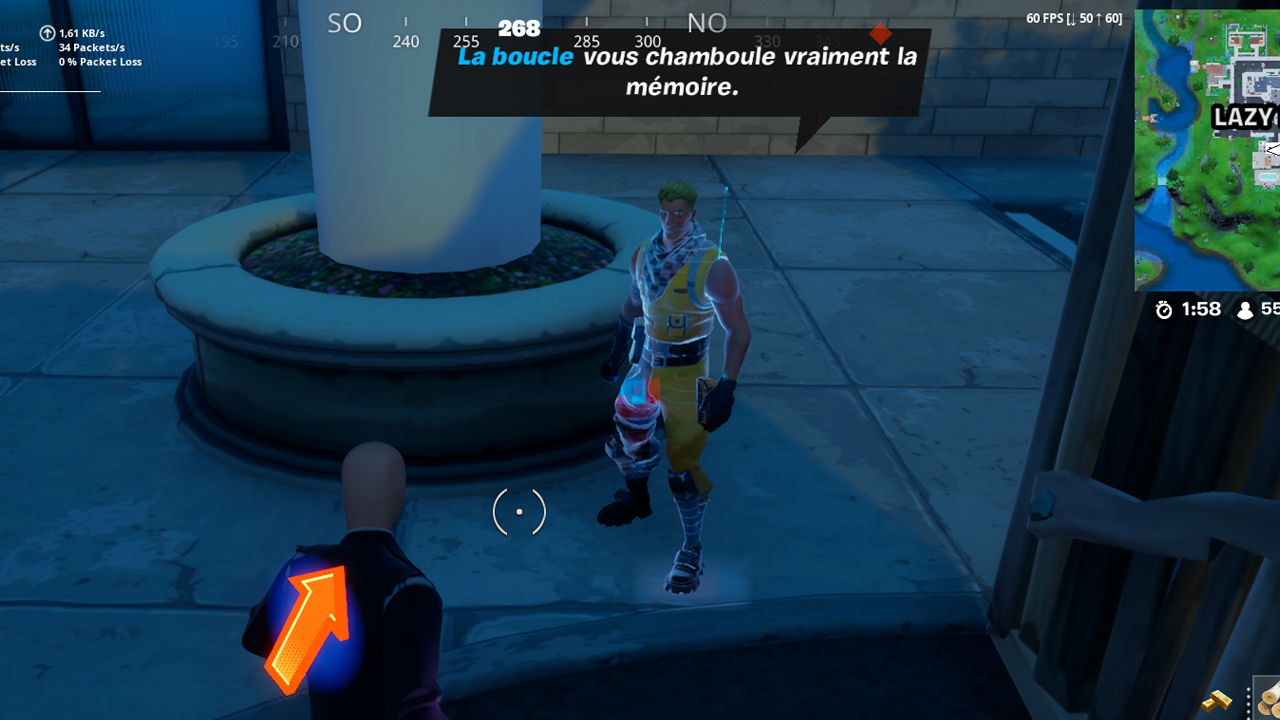Click the glowing orange arrow back bling

[x=310, y=621]
